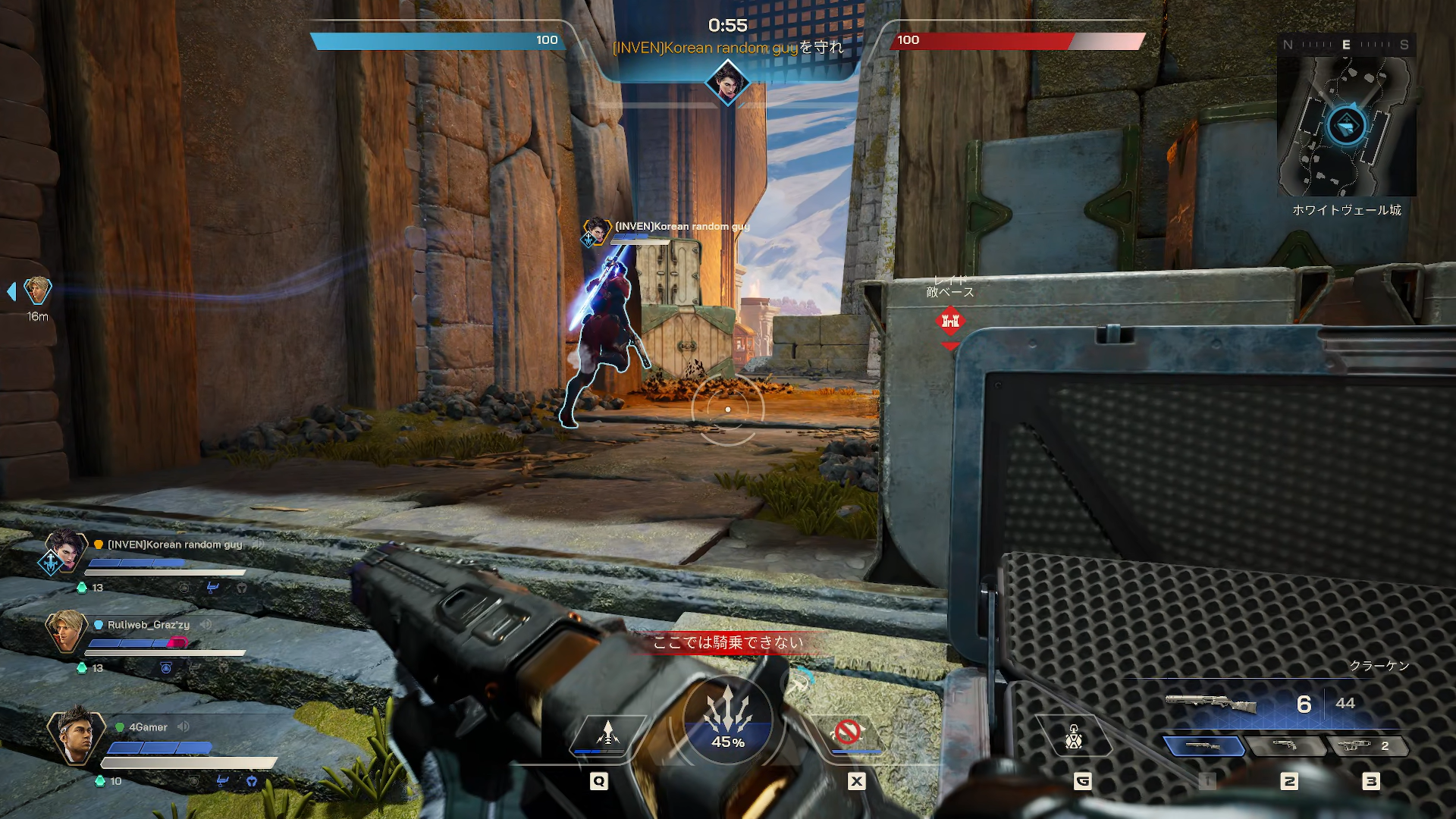Click the off-screen teammate indicator at 16m
The height and width of the screenshot is (819, 1456).
[37, 290]
